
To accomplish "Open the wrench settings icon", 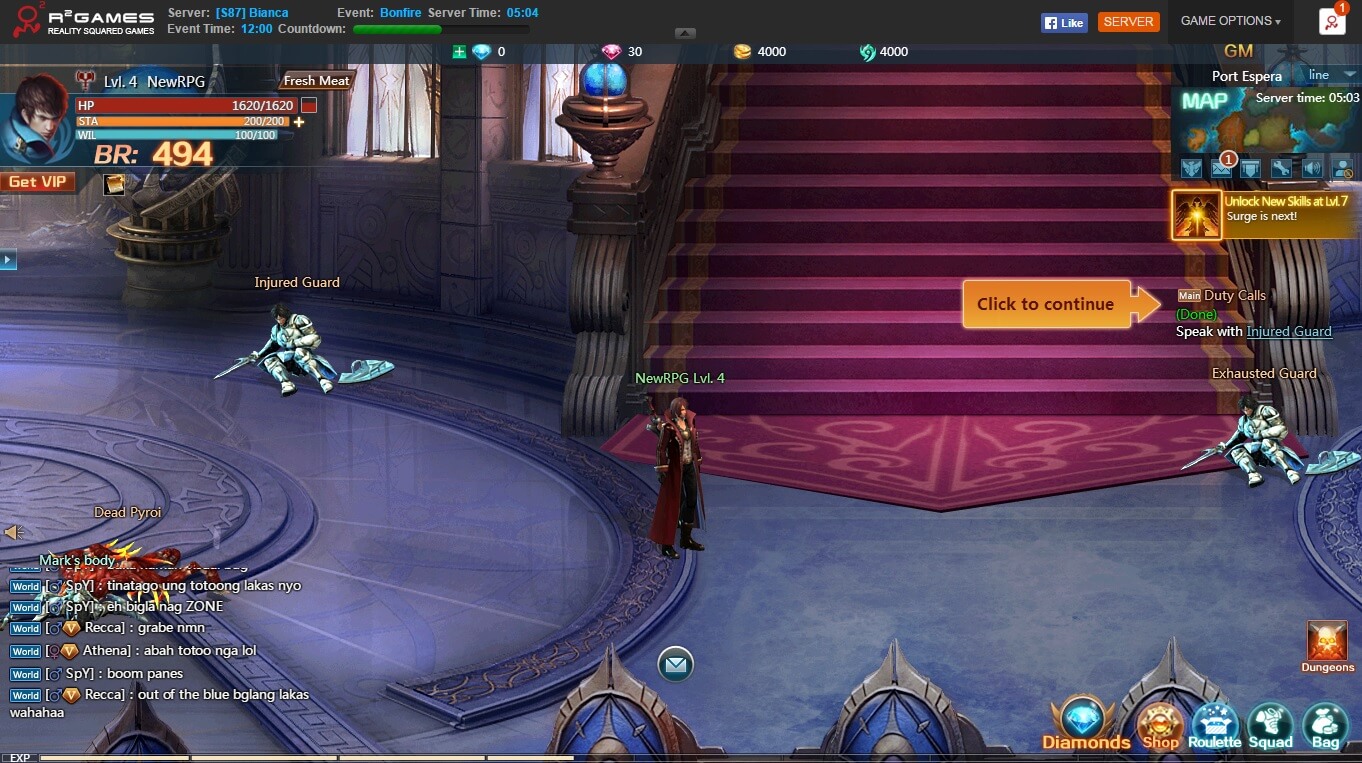I will click(x=1281, y=168).
